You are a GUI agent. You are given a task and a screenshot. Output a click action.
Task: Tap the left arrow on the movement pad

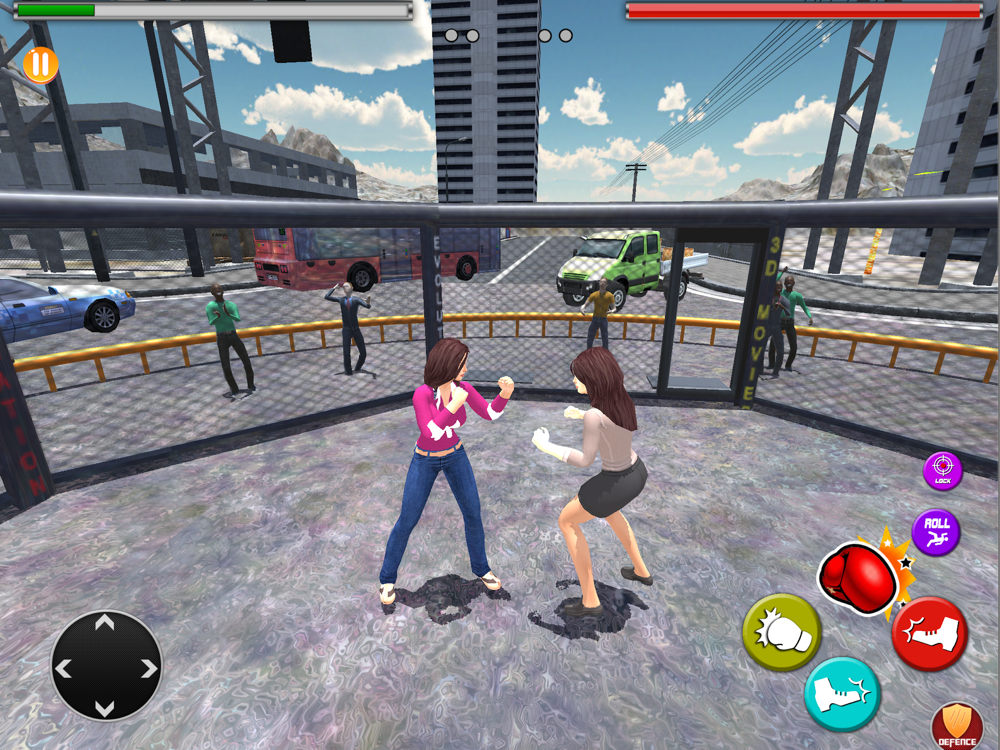(65, 668)
